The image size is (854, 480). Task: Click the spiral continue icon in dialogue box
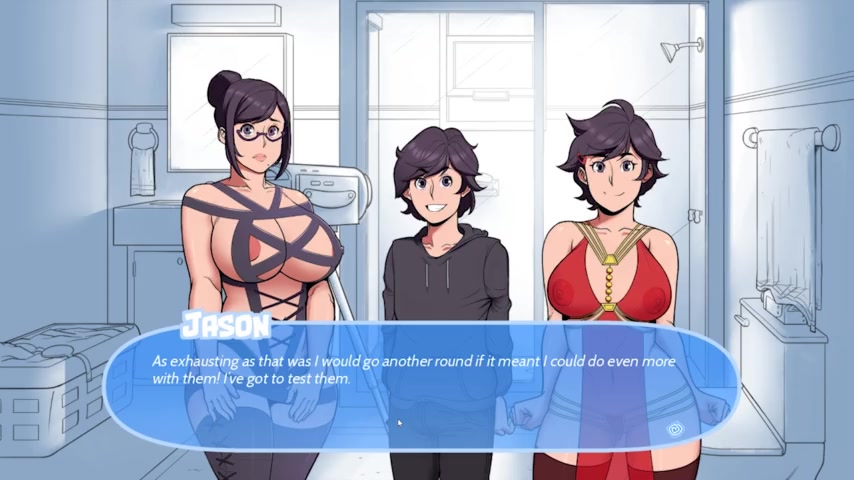coord(674,429)
